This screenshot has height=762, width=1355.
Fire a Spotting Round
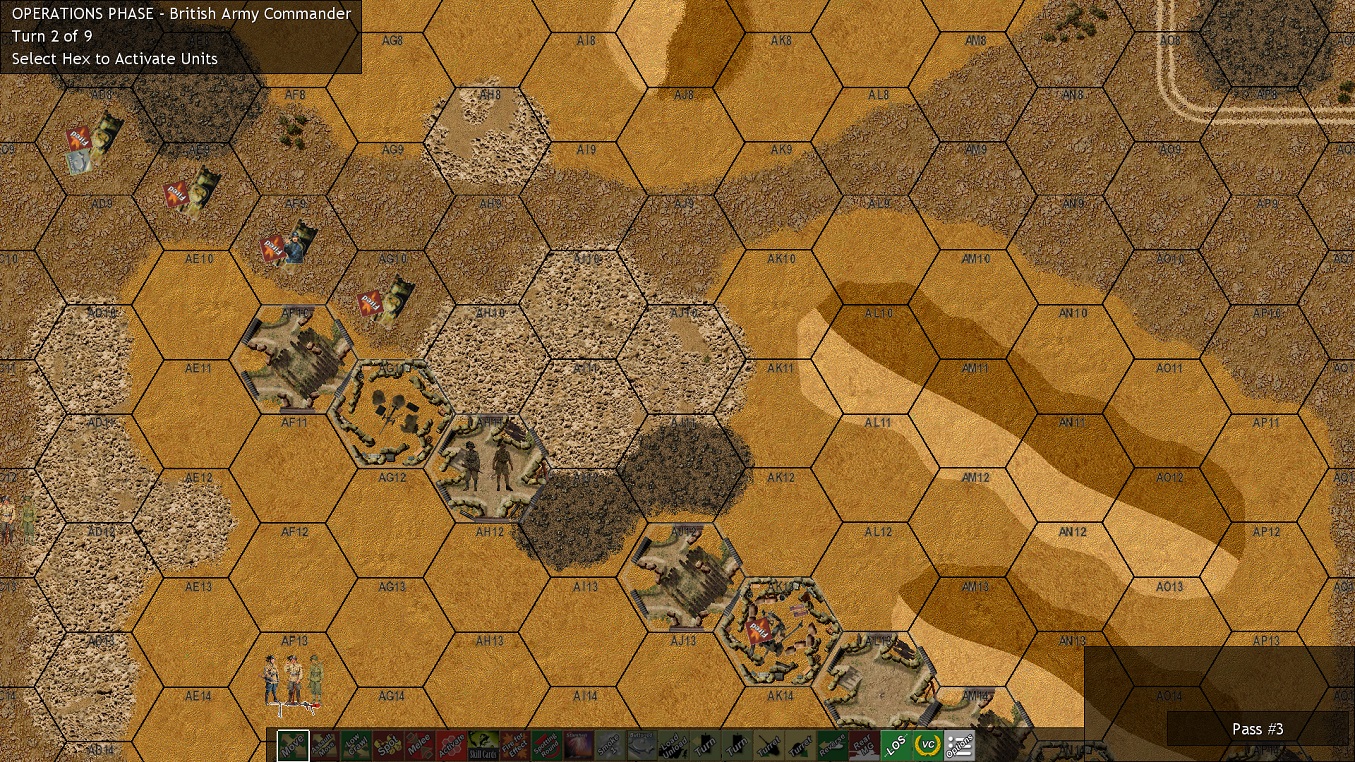click(x=547, y=746)
